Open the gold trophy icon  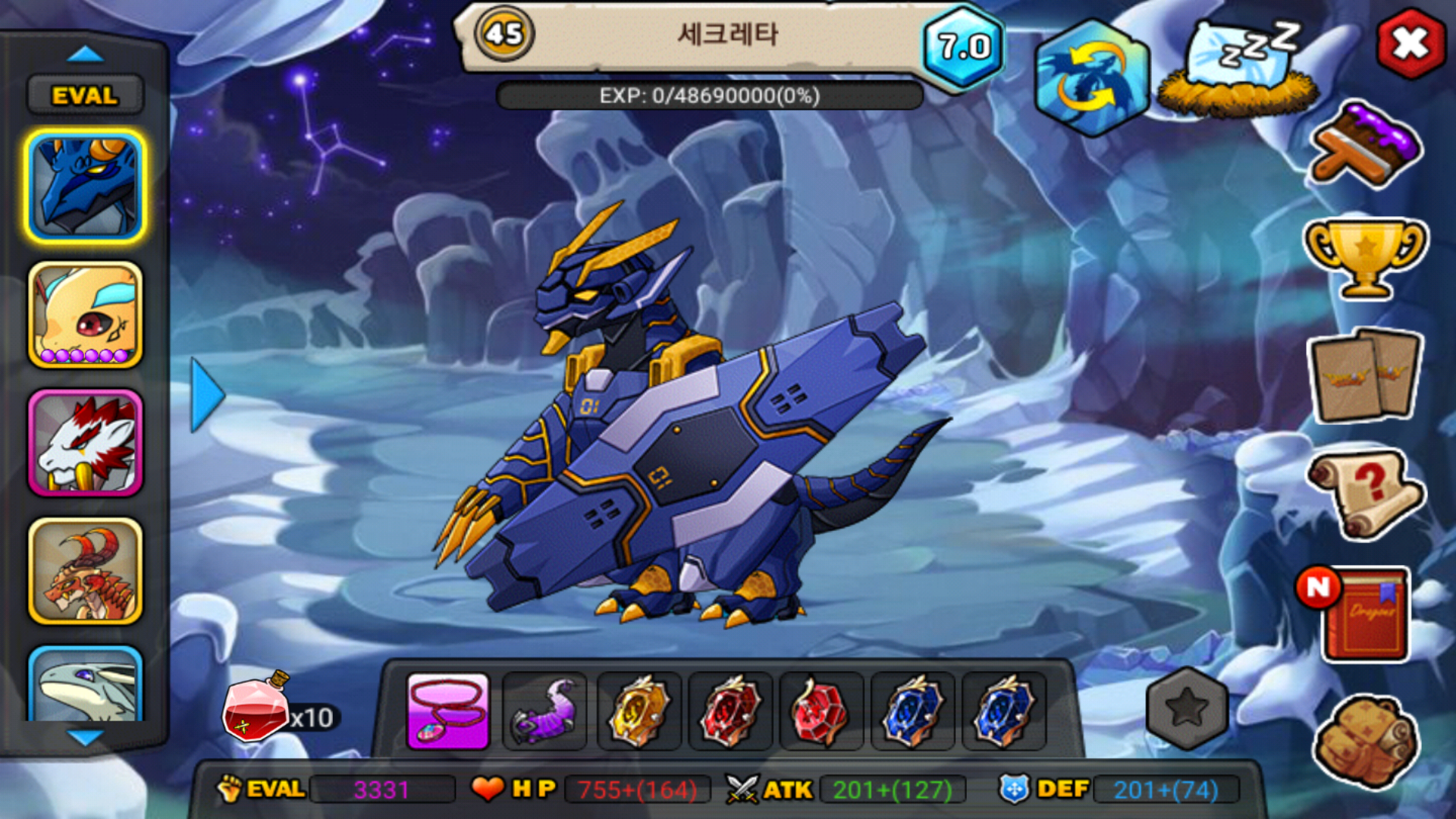[x=1365, y=258]
